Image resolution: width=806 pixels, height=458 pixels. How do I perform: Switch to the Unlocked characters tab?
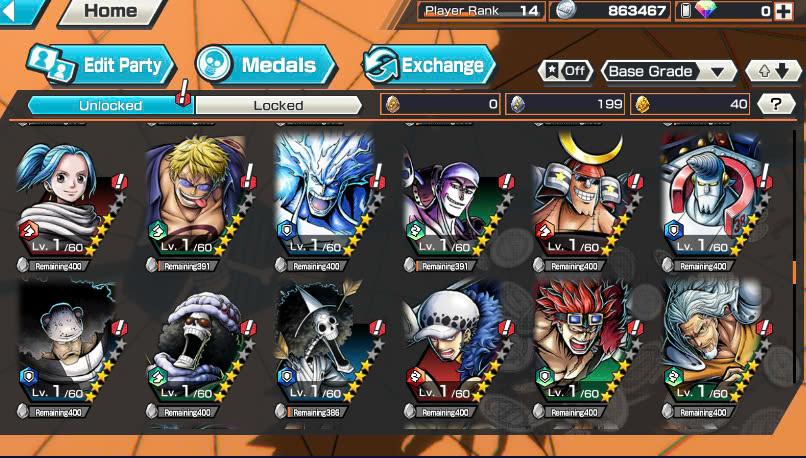click(x=110, y=105)
